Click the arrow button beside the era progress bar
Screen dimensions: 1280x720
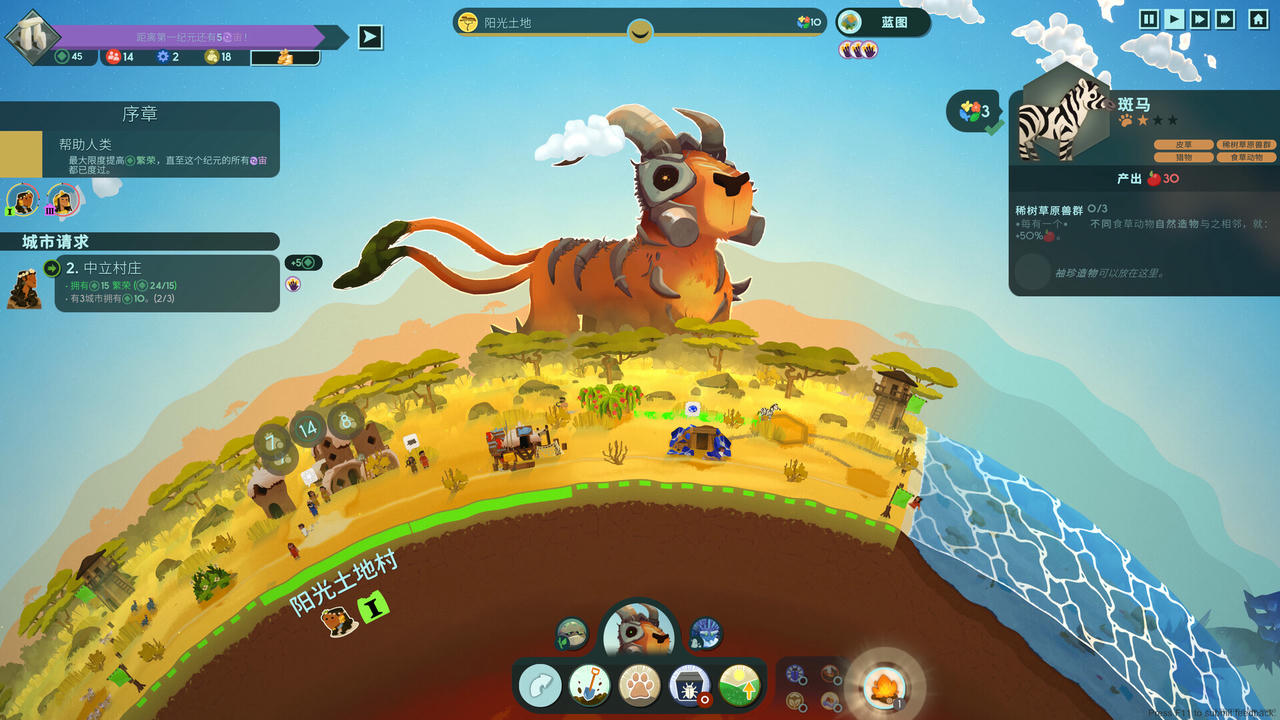[371, 37]
